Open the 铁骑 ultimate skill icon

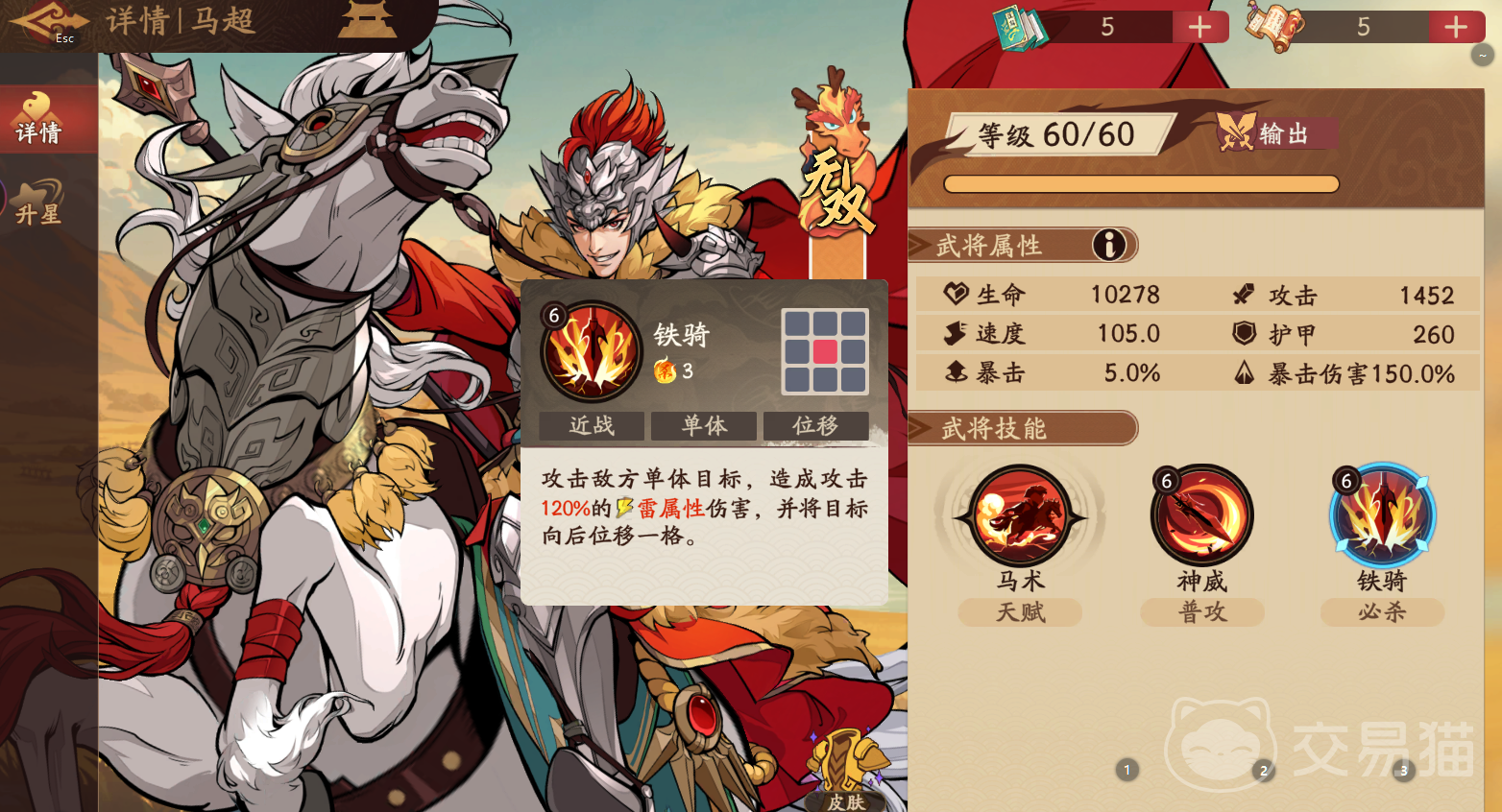1382,515
